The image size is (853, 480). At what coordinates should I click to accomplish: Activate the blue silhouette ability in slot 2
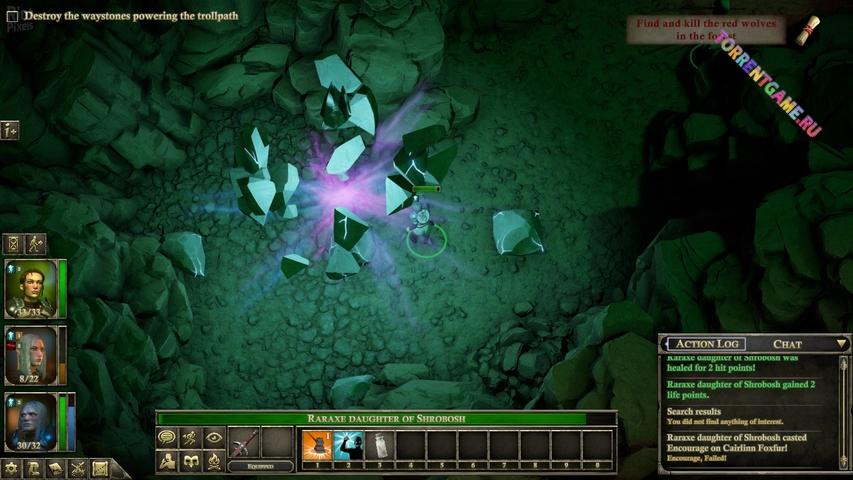coord(348,444)
